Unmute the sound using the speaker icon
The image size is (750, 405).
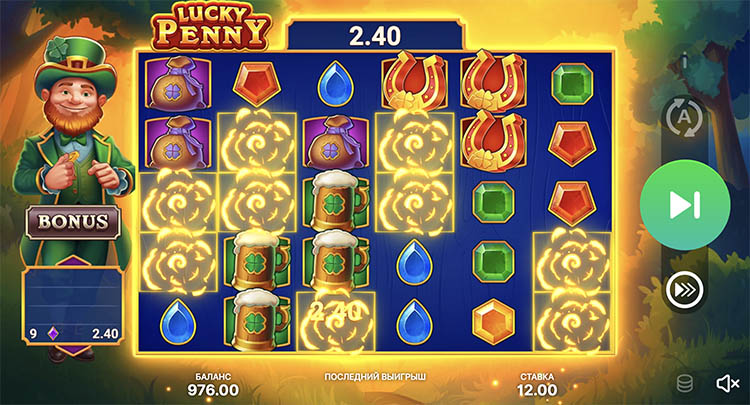(x=728, y=383)
